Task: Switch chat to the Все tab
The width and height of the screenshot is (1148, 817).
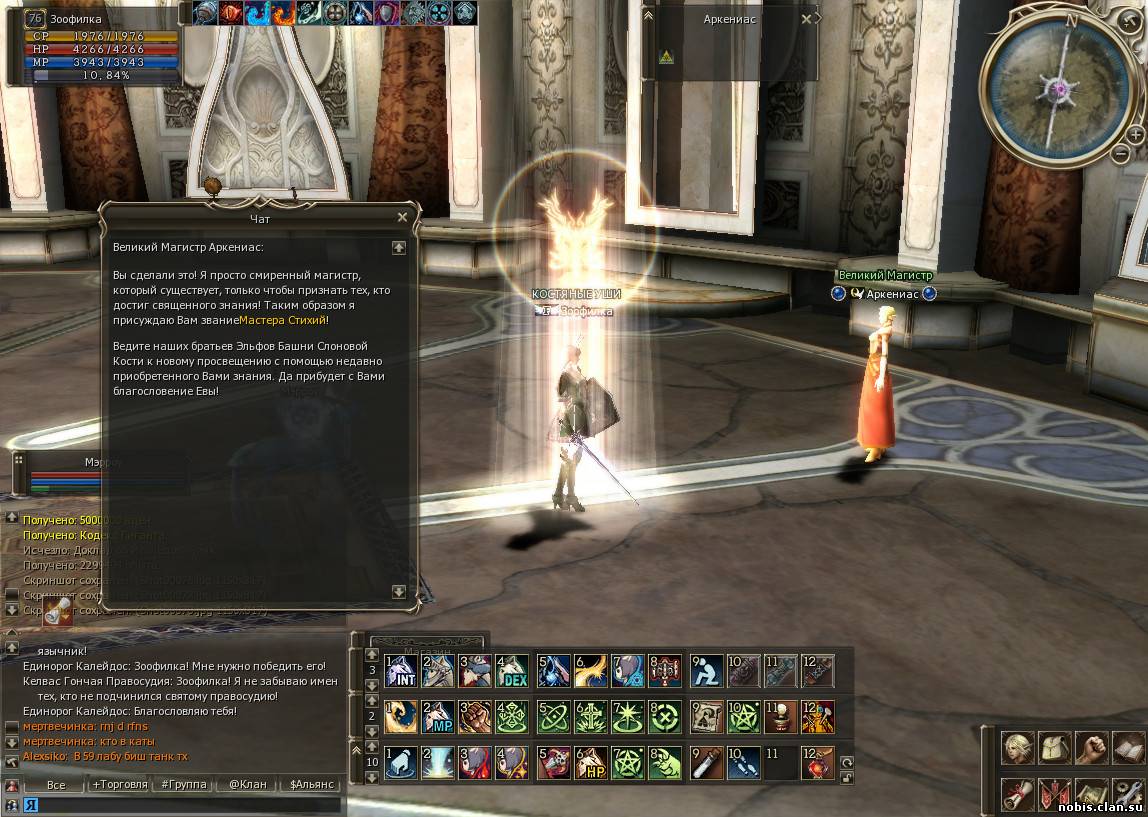Action: pos(56,785)
